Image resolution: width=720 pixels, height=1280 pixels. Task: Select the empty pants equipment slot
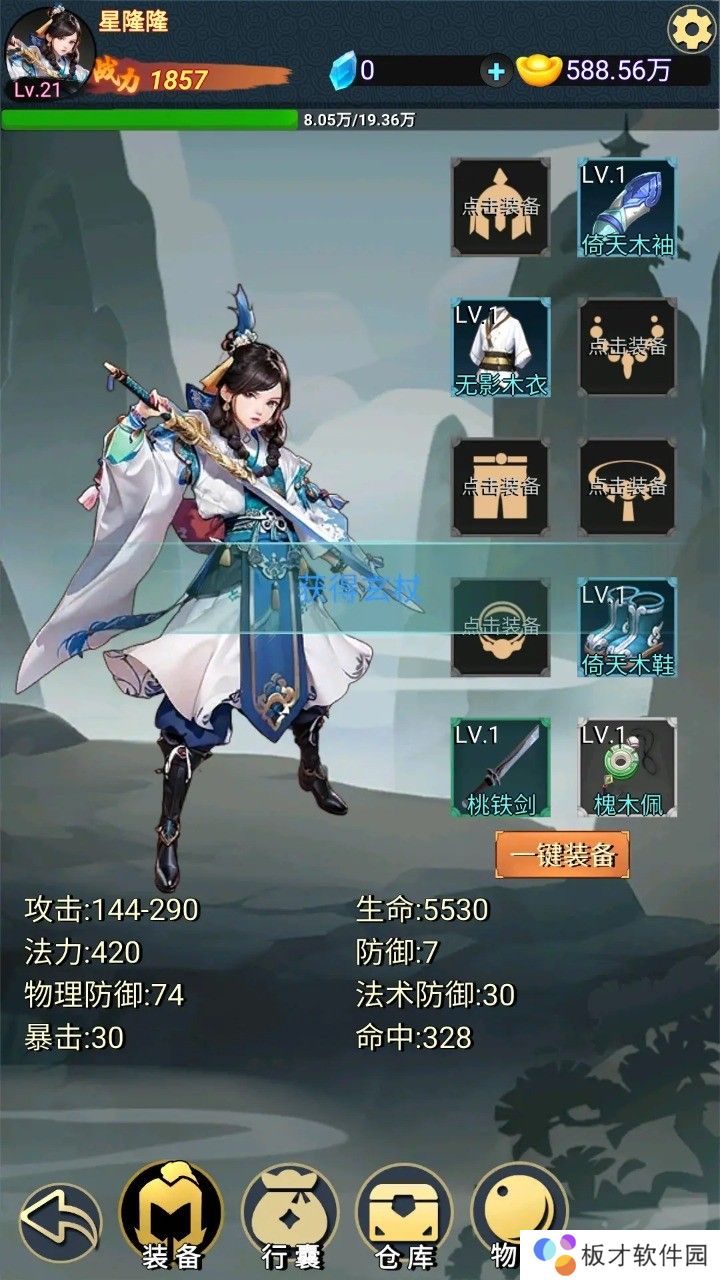pos(500,487)
